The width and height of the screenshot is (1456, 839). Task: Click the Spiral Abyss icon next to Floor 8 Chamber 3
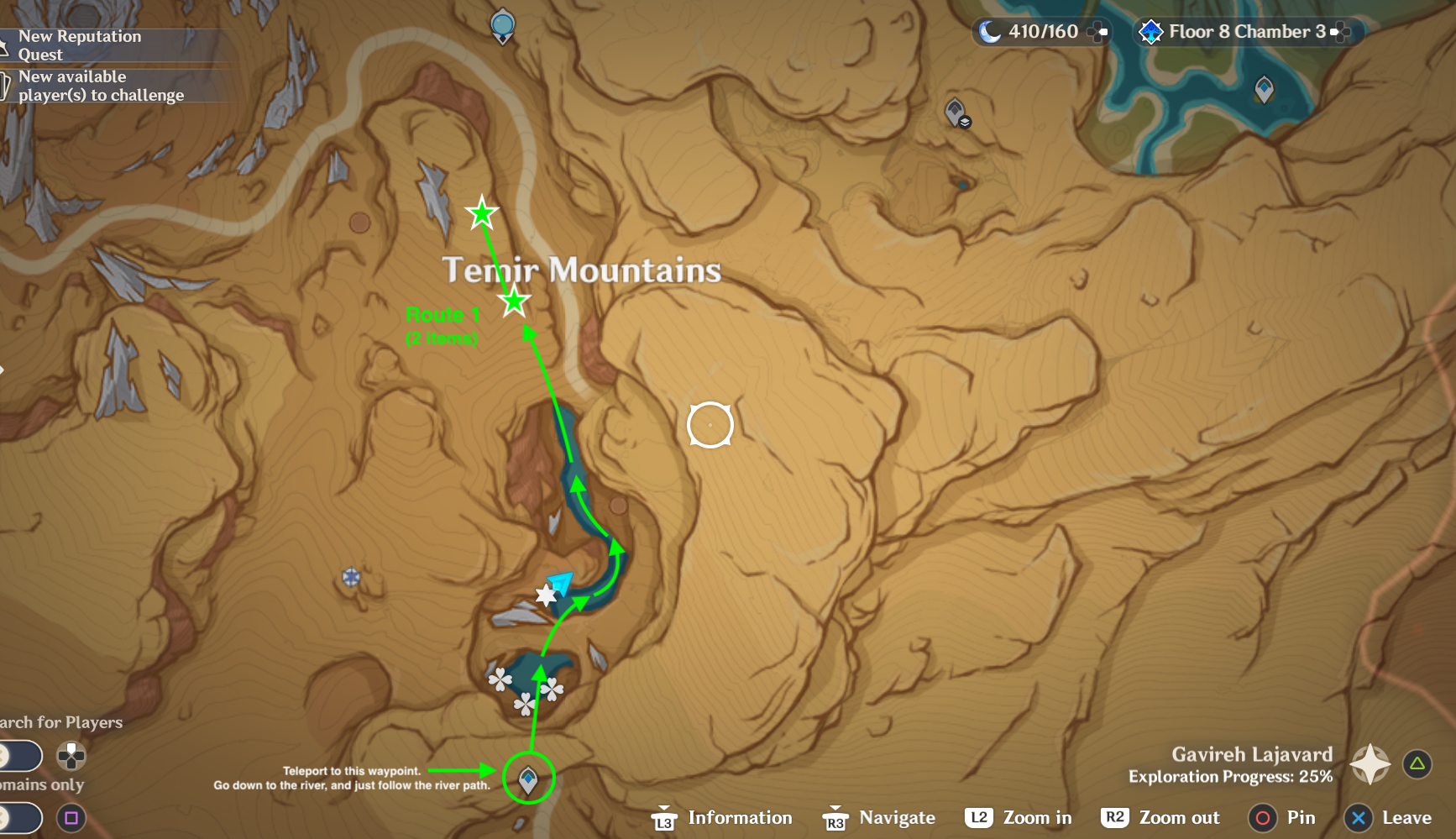click(x=1150, y=33)
